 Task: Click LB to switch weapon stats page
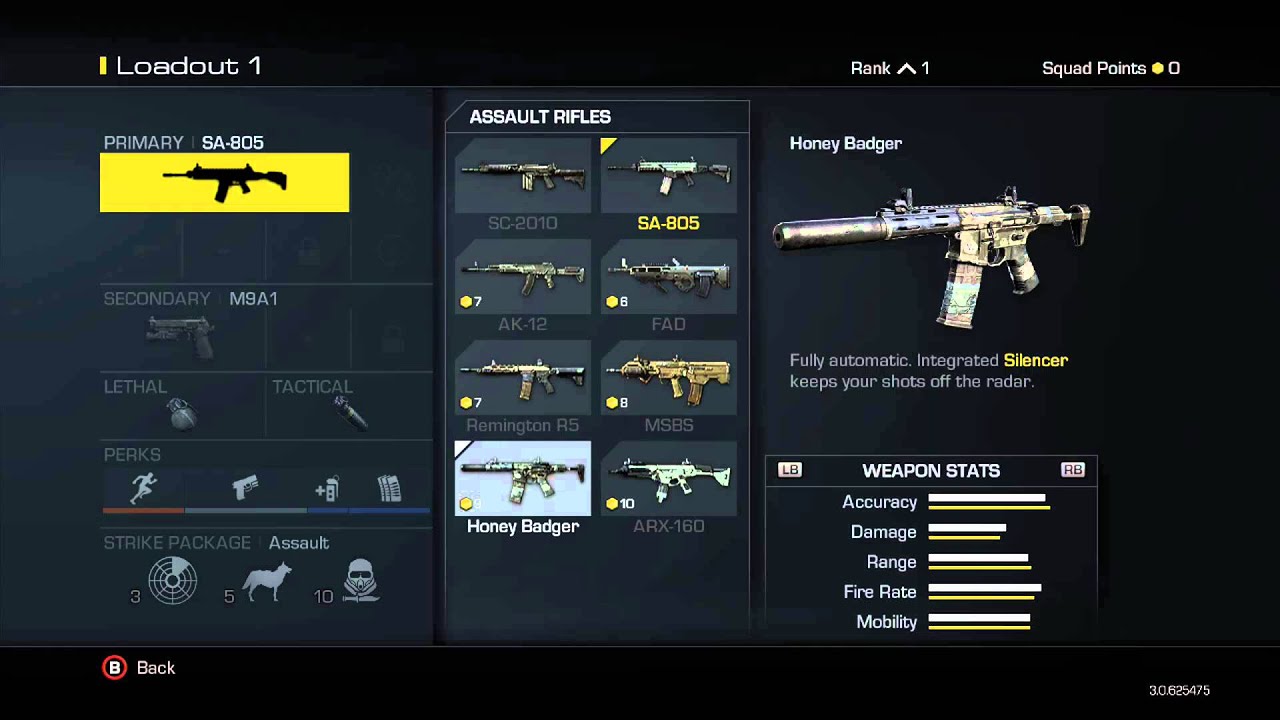pos(789,470)
